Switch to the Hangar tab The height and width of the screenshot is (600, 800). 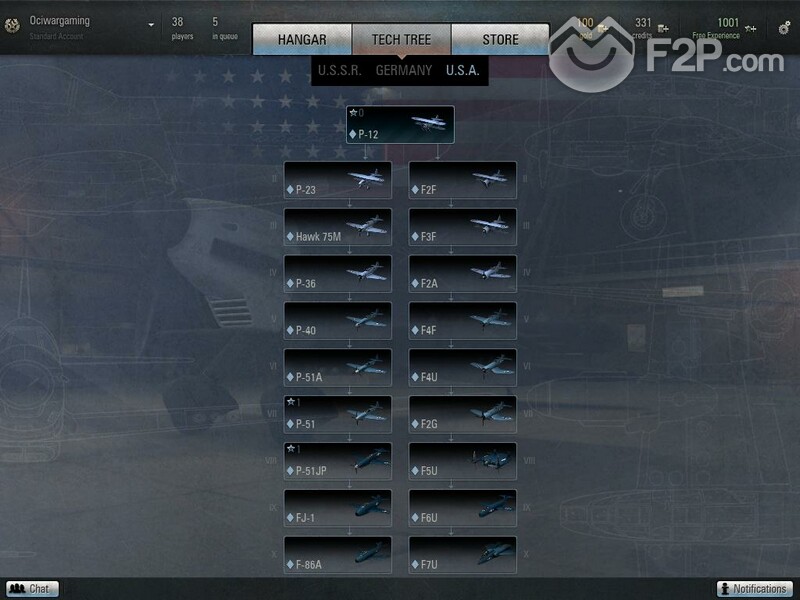pos(302,40)
